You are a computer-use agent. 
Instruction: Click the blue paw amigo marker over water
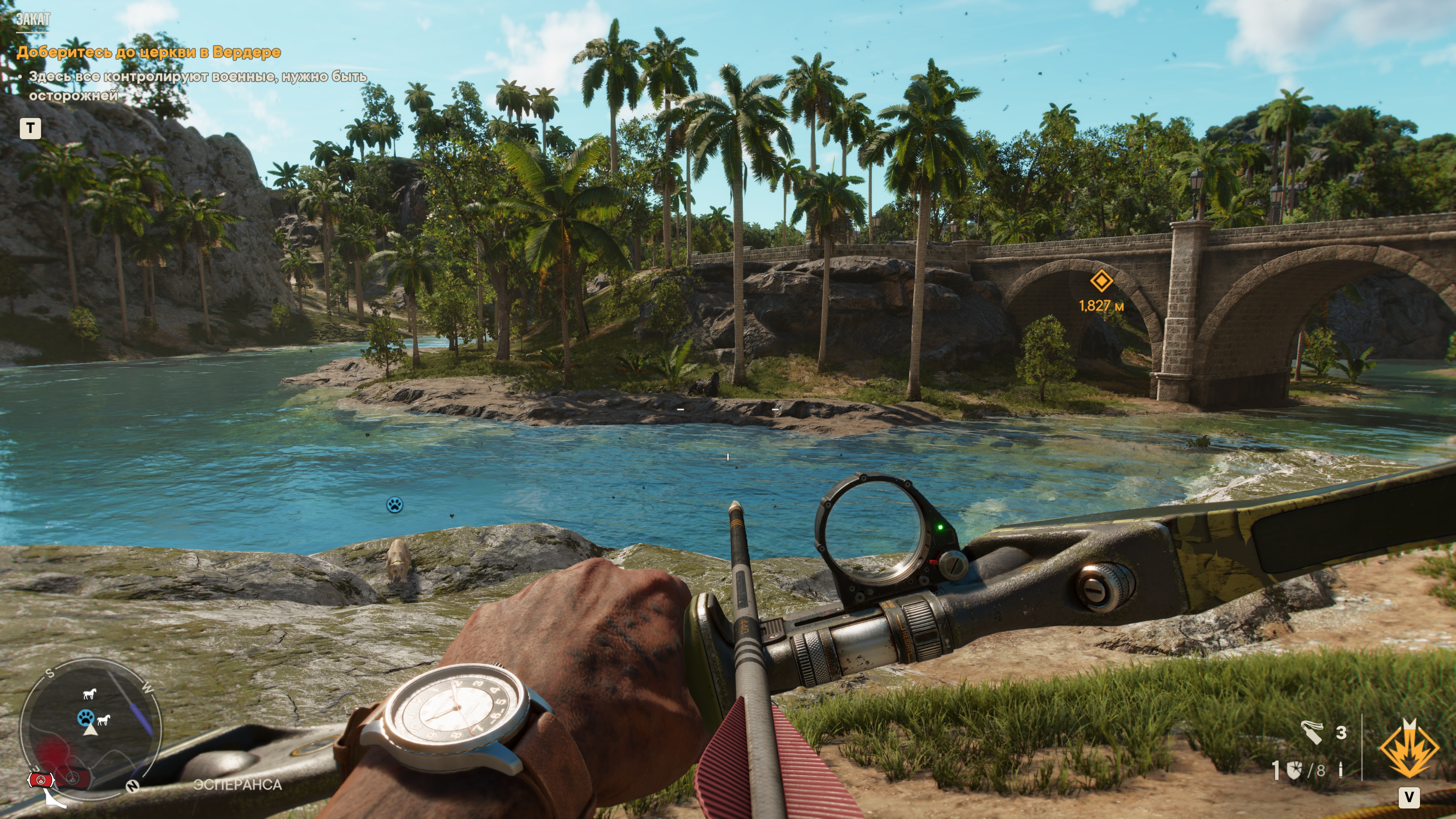pyautogui.click(x=394, y=504)
